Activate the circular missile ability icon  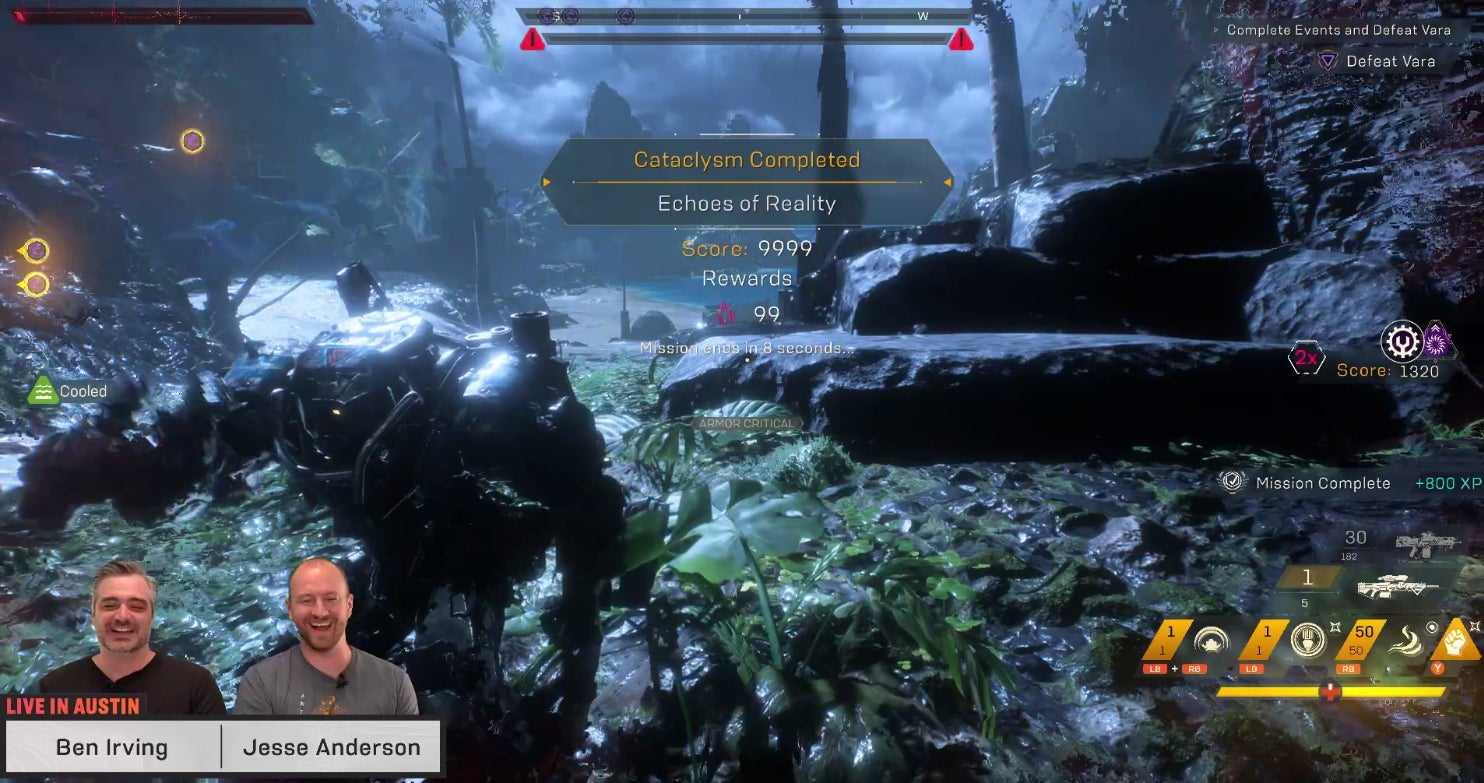(x=1307, y=640)
